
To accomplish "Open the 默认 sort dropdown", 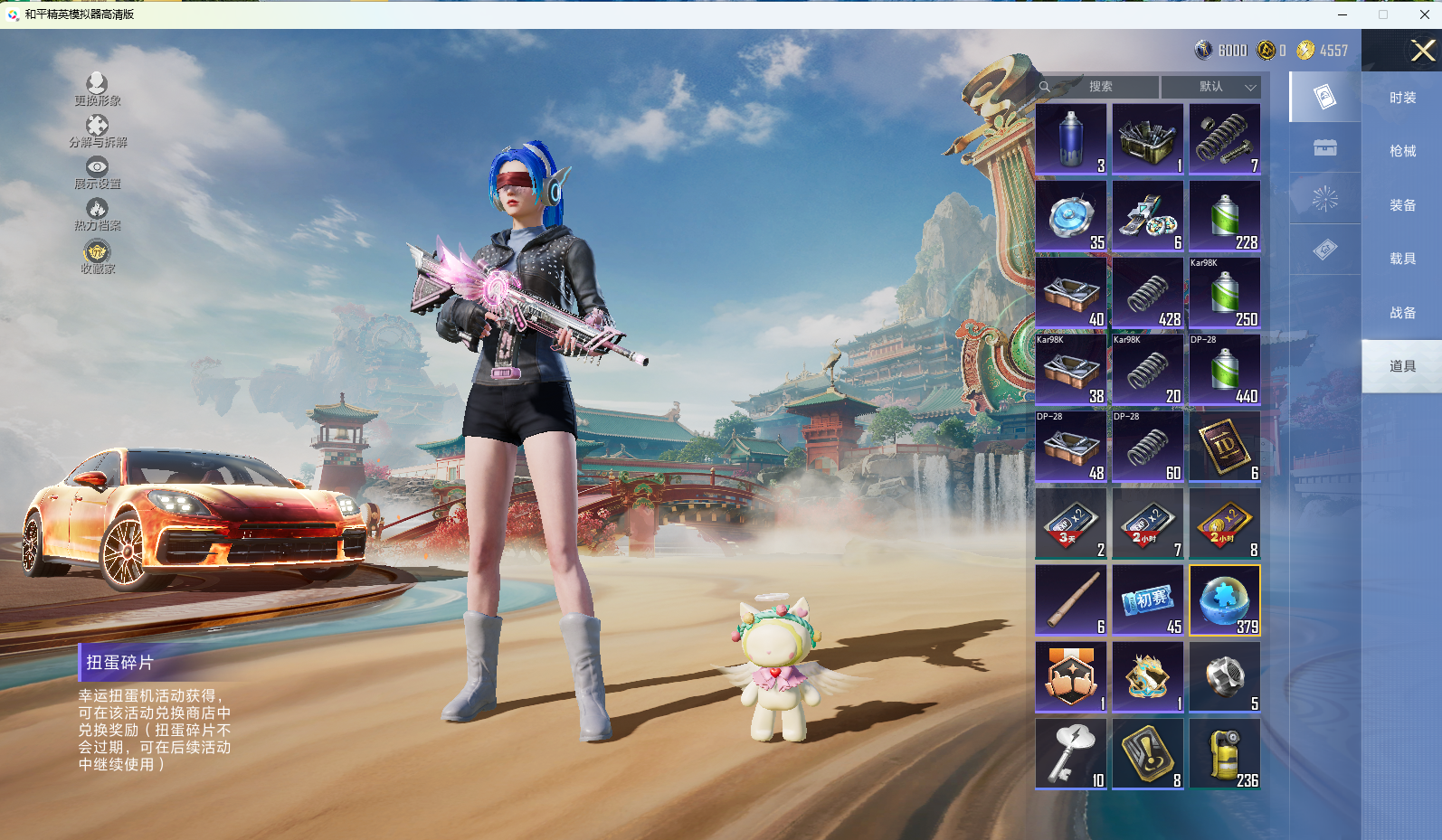I will 1211,87.
